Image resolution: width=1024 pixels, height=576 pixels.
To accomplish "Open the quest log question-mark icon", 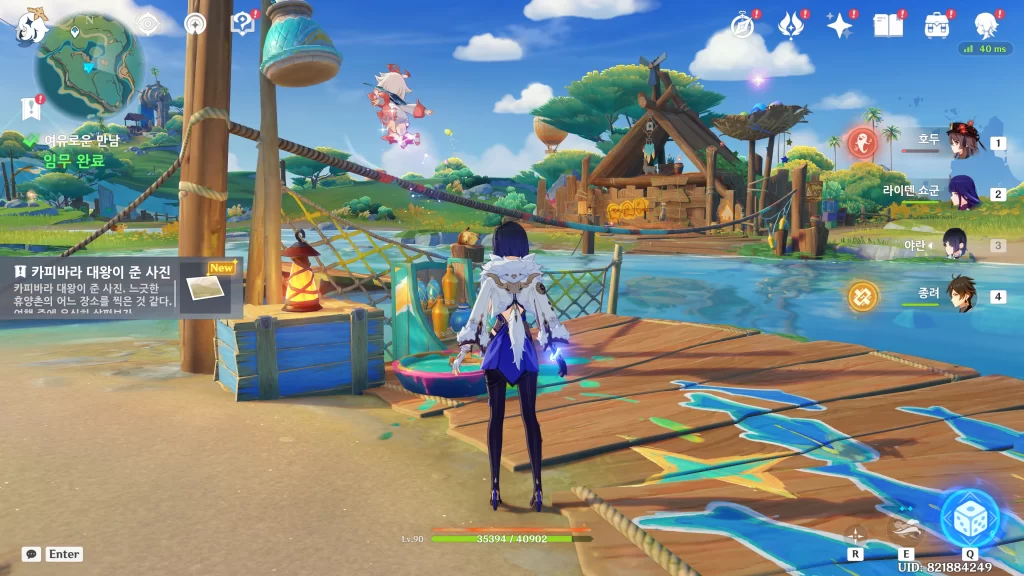I will click(241, 23).
